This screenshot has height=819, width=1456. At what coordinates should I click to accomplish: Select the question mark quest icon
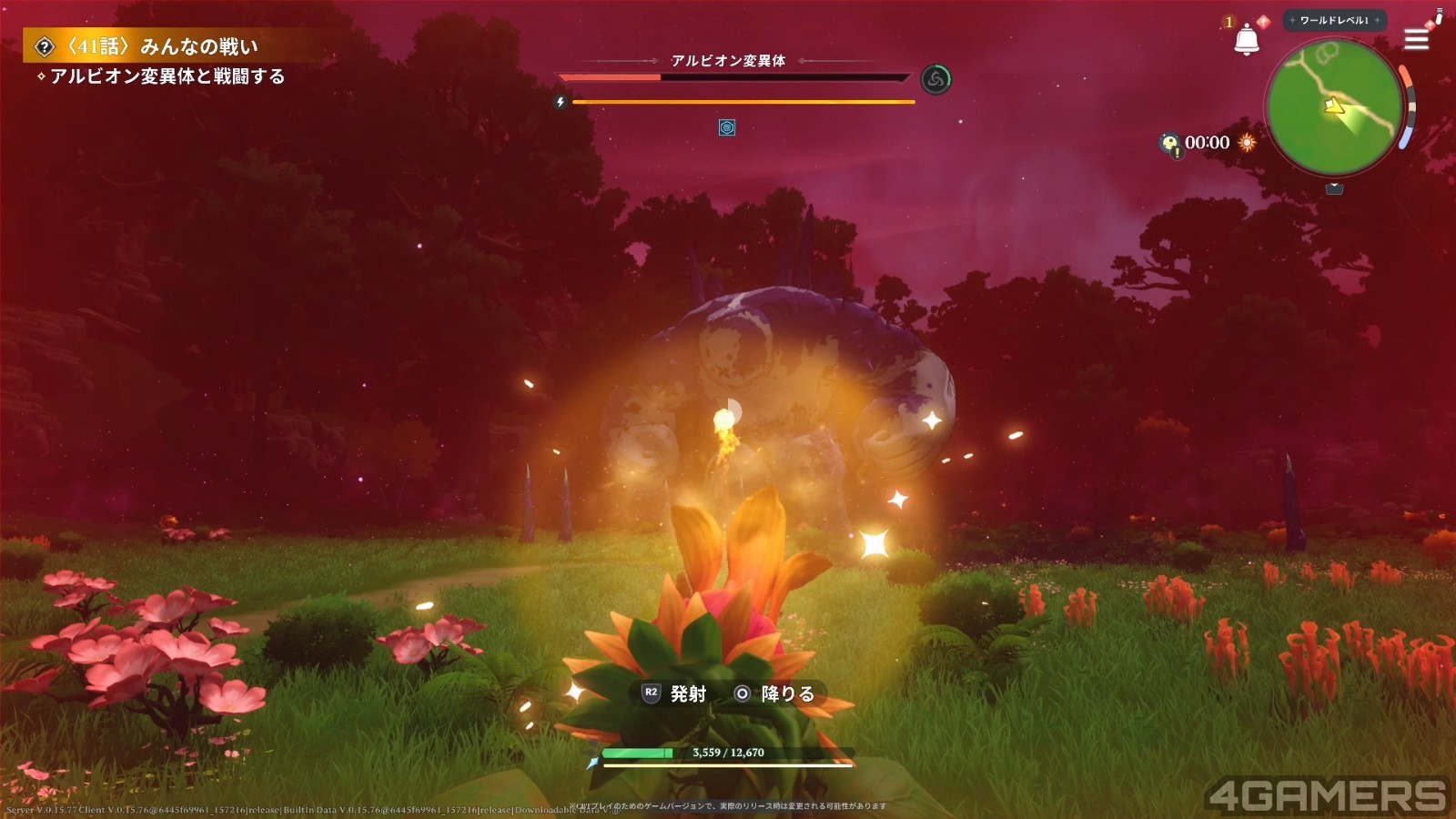[x=45, y=46]
